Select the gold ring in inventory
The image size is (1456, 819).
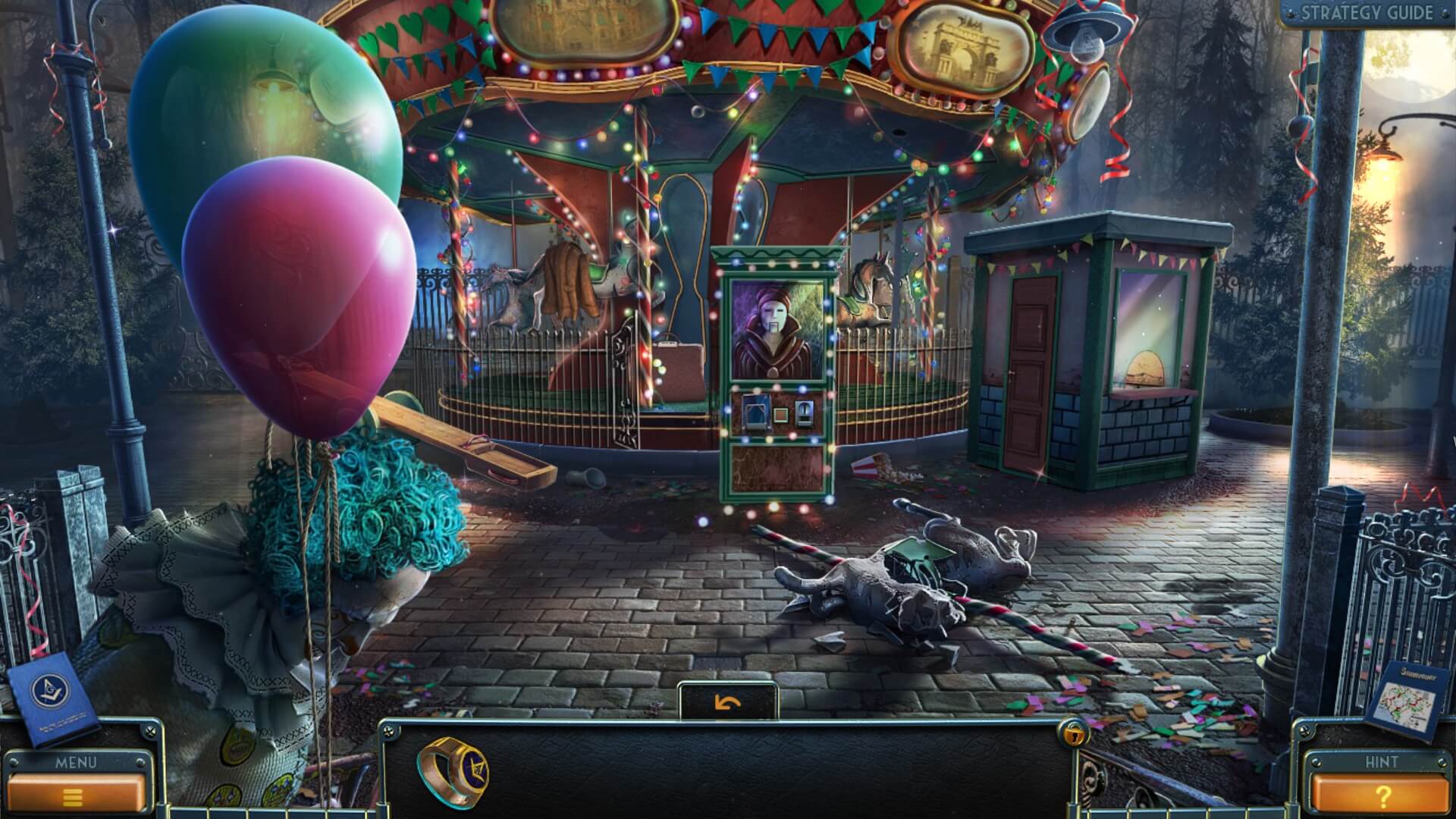tap(453, 772)
